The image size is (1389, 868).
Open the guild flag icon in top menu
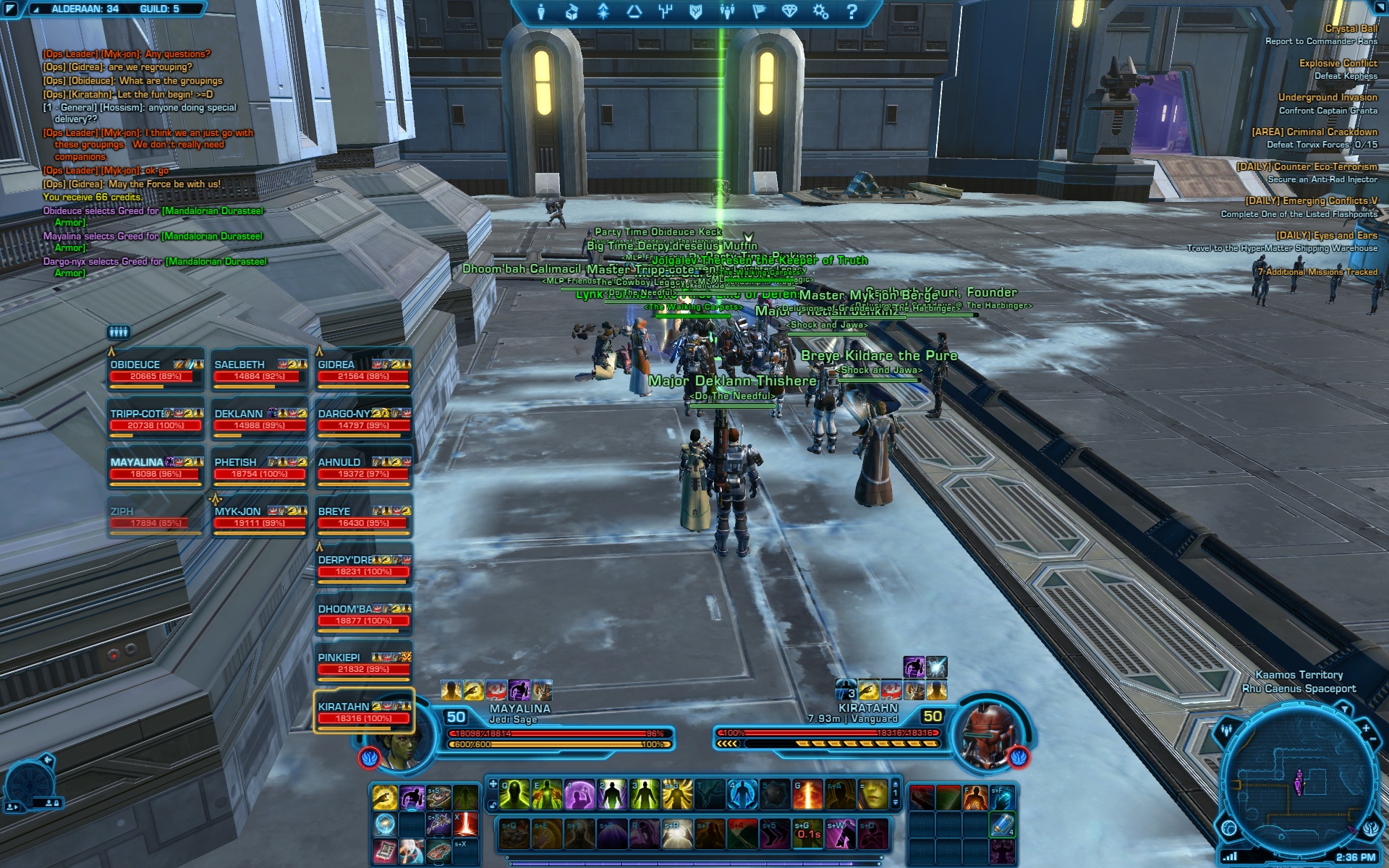[759, 12]
